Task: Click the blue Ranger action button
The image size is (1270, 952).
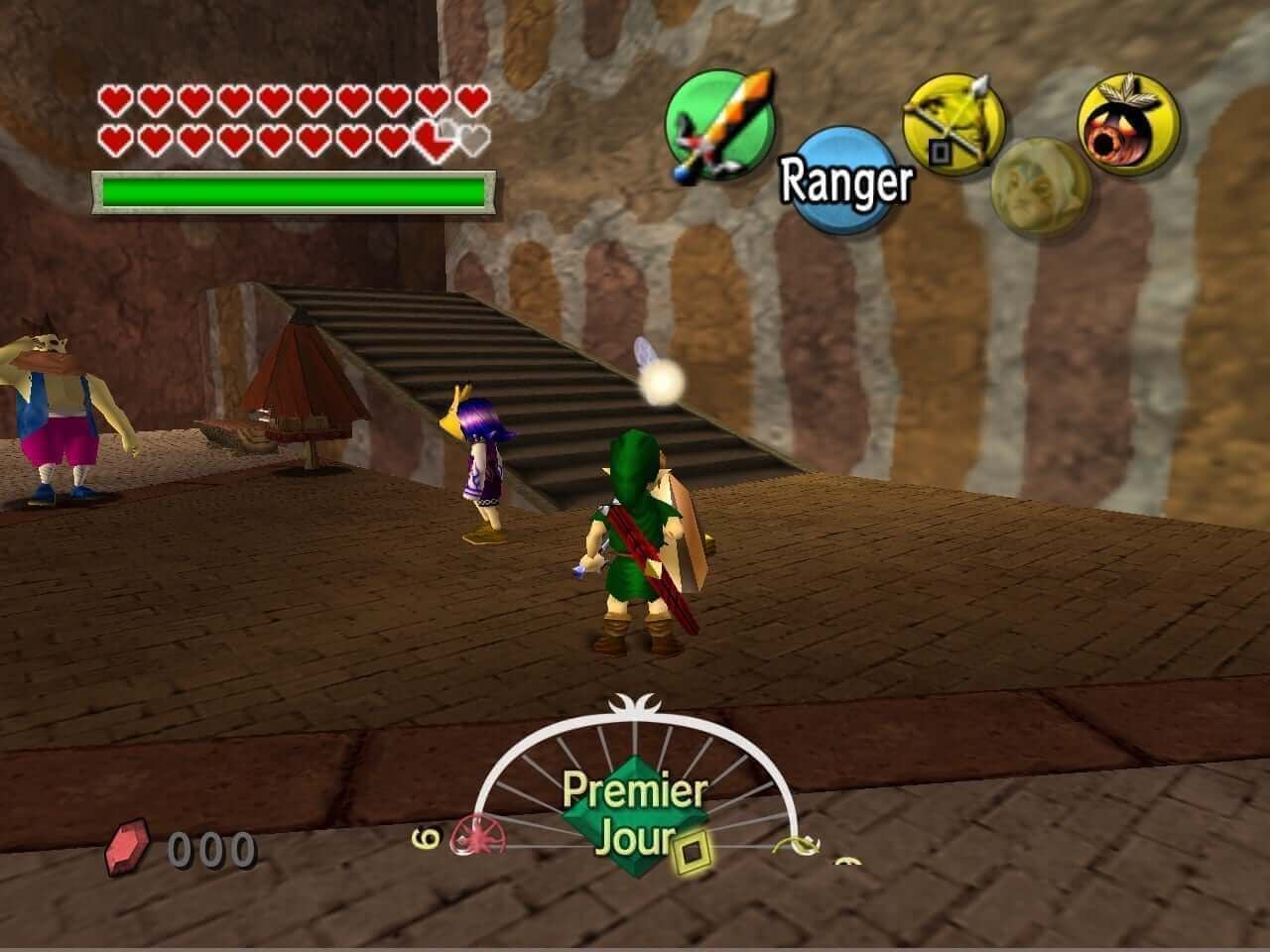Action: (843, 179)
